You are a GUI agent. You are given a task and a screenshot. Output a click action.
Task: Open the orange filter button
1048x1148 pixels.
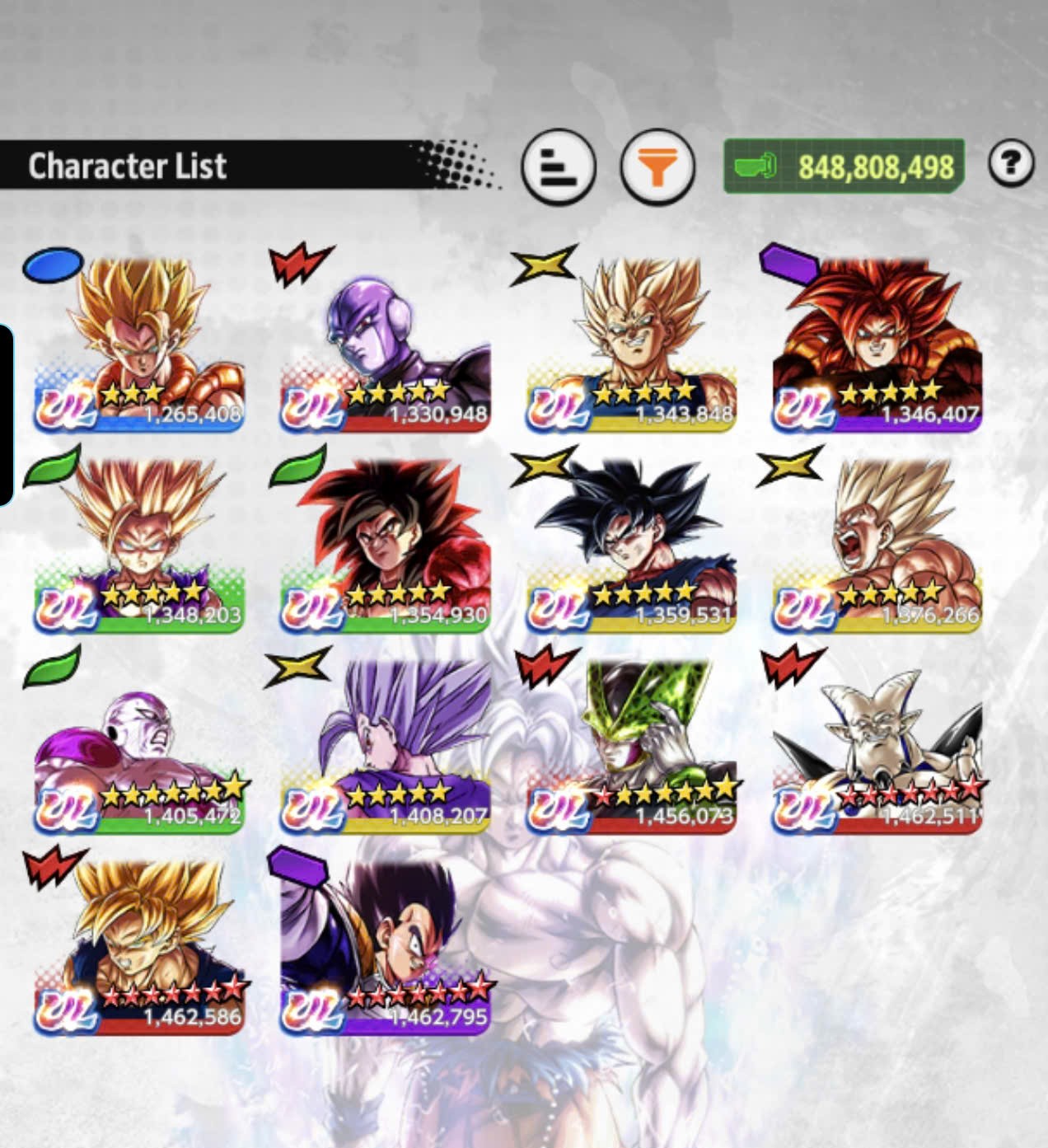(657, 167)
